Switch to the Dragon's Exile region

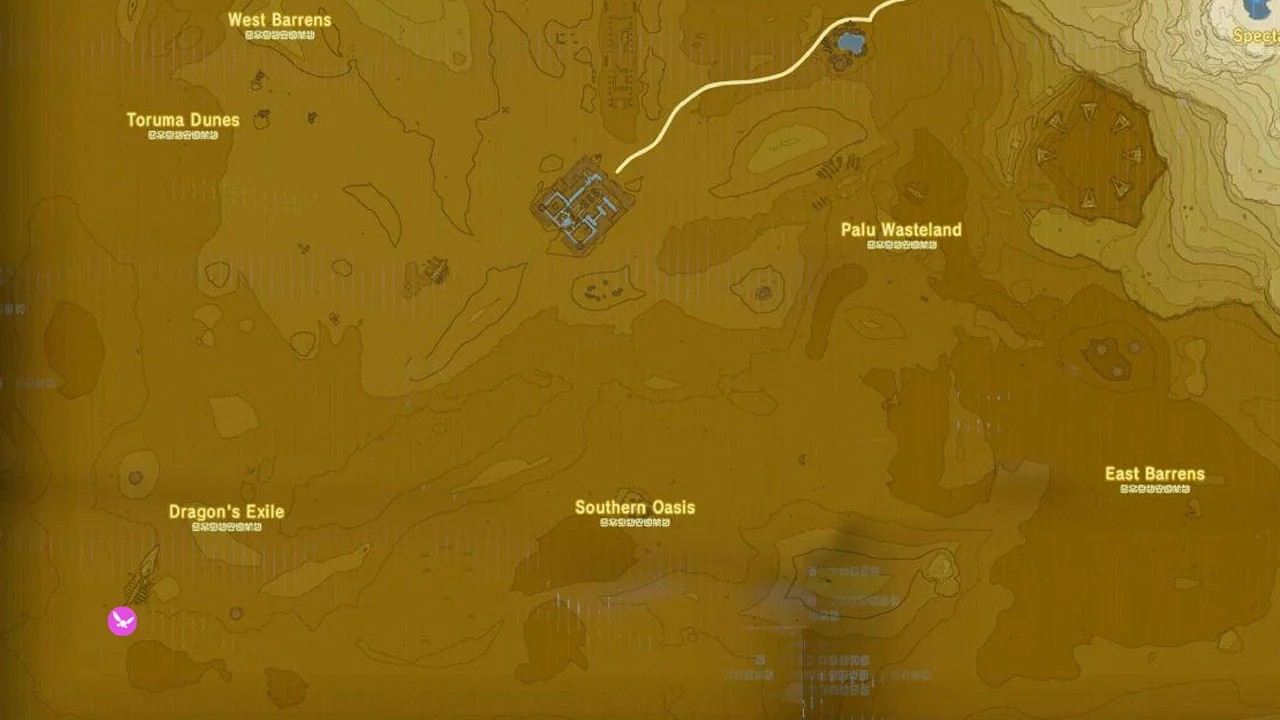pyautogui.click(x=226, y=511)
